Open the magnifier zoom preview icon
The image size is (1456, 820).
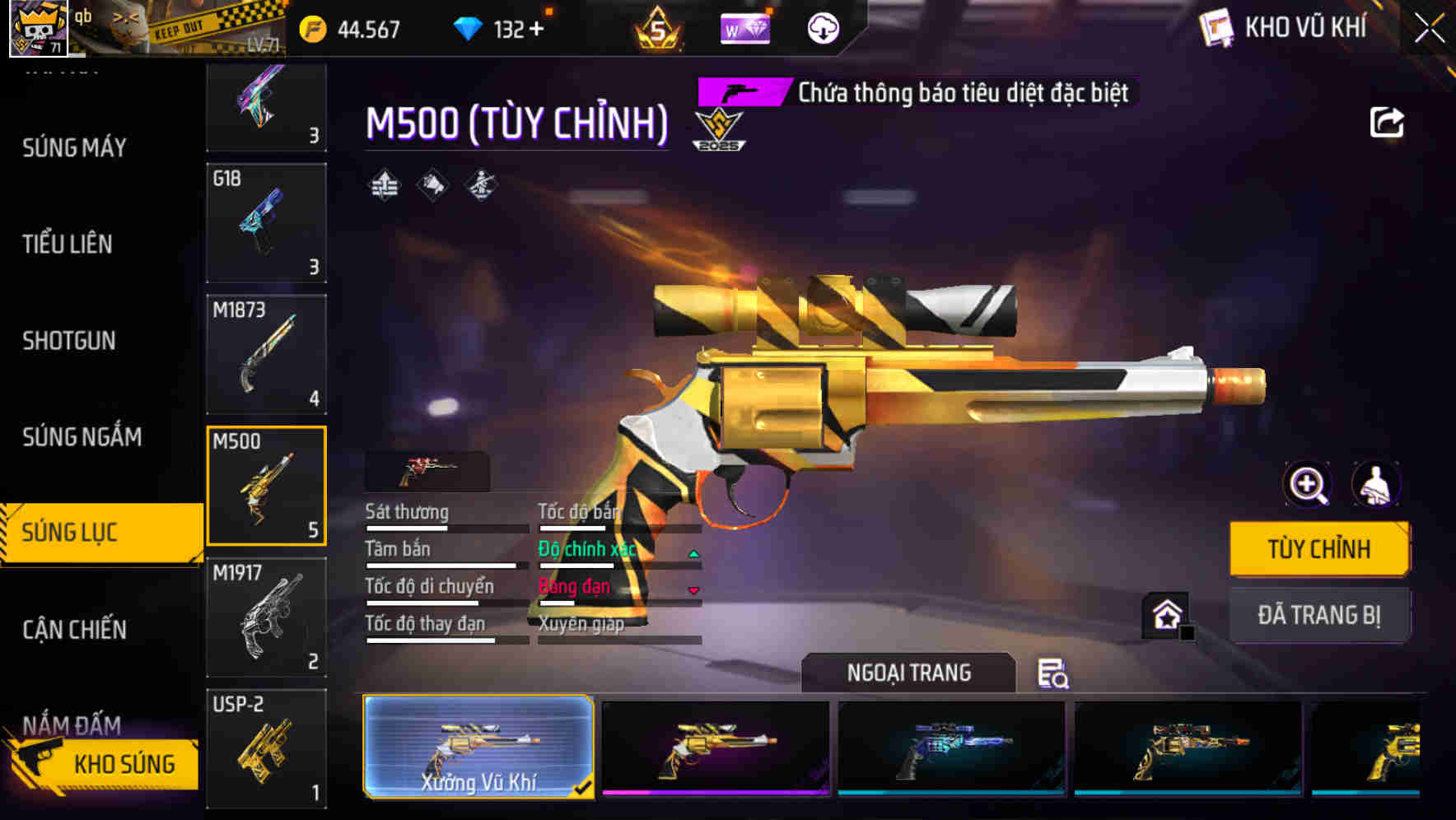(x=1308, y=485)
